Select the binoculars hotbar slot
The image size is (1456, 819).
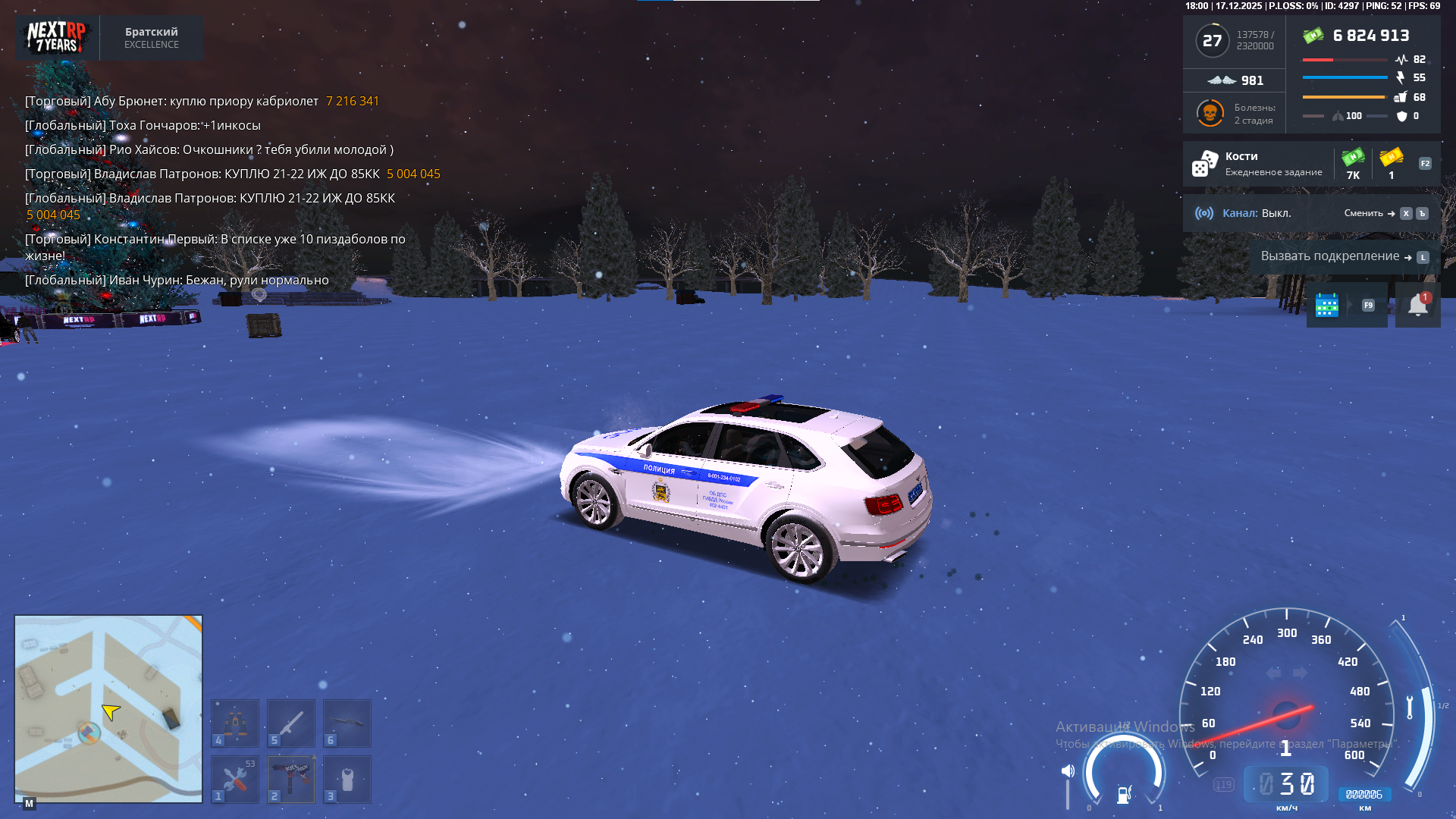click(235, 723)
